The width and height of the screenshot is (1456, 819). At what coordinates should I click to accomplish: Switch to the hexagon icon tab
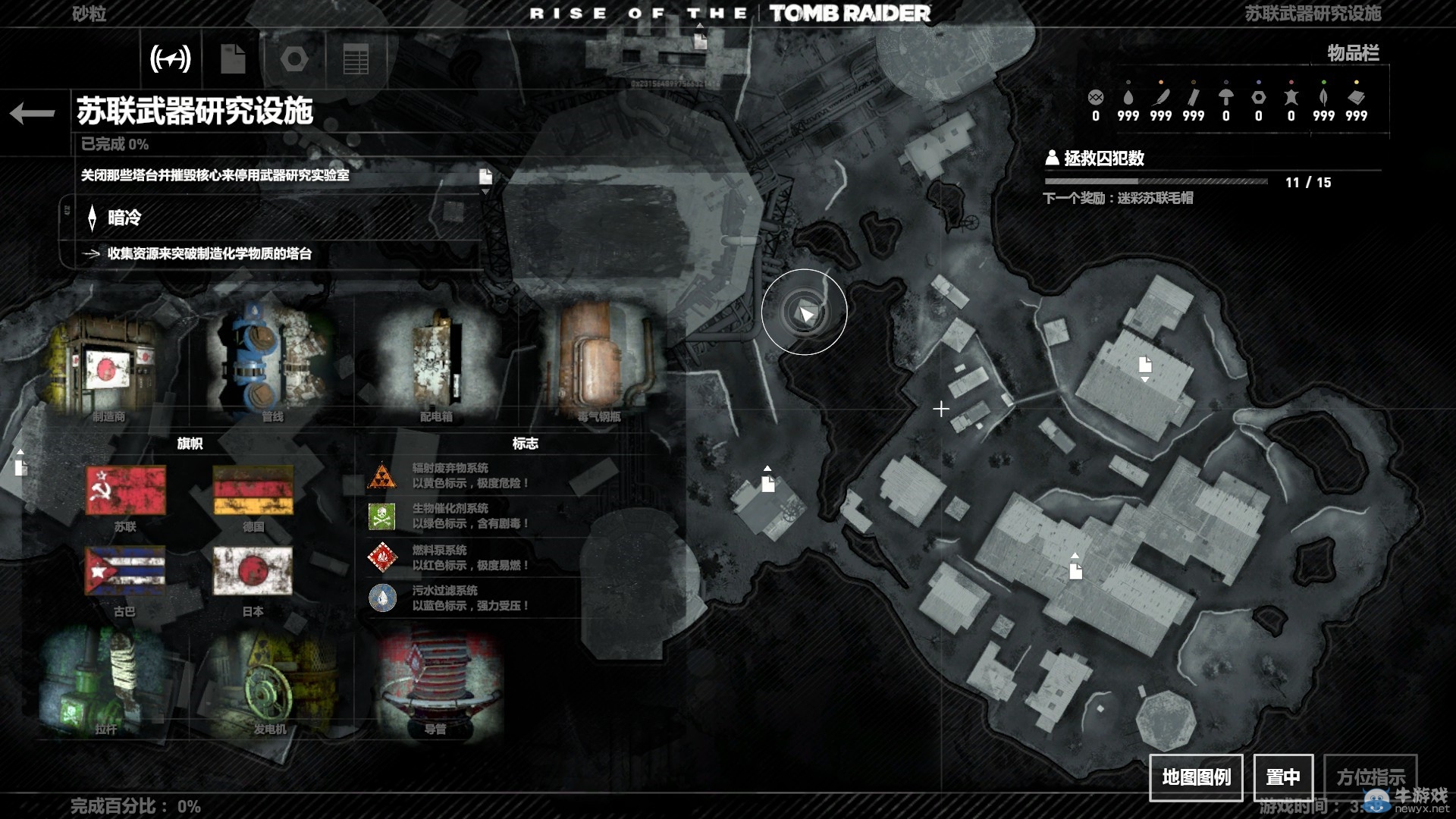click(x=294, y=58)
